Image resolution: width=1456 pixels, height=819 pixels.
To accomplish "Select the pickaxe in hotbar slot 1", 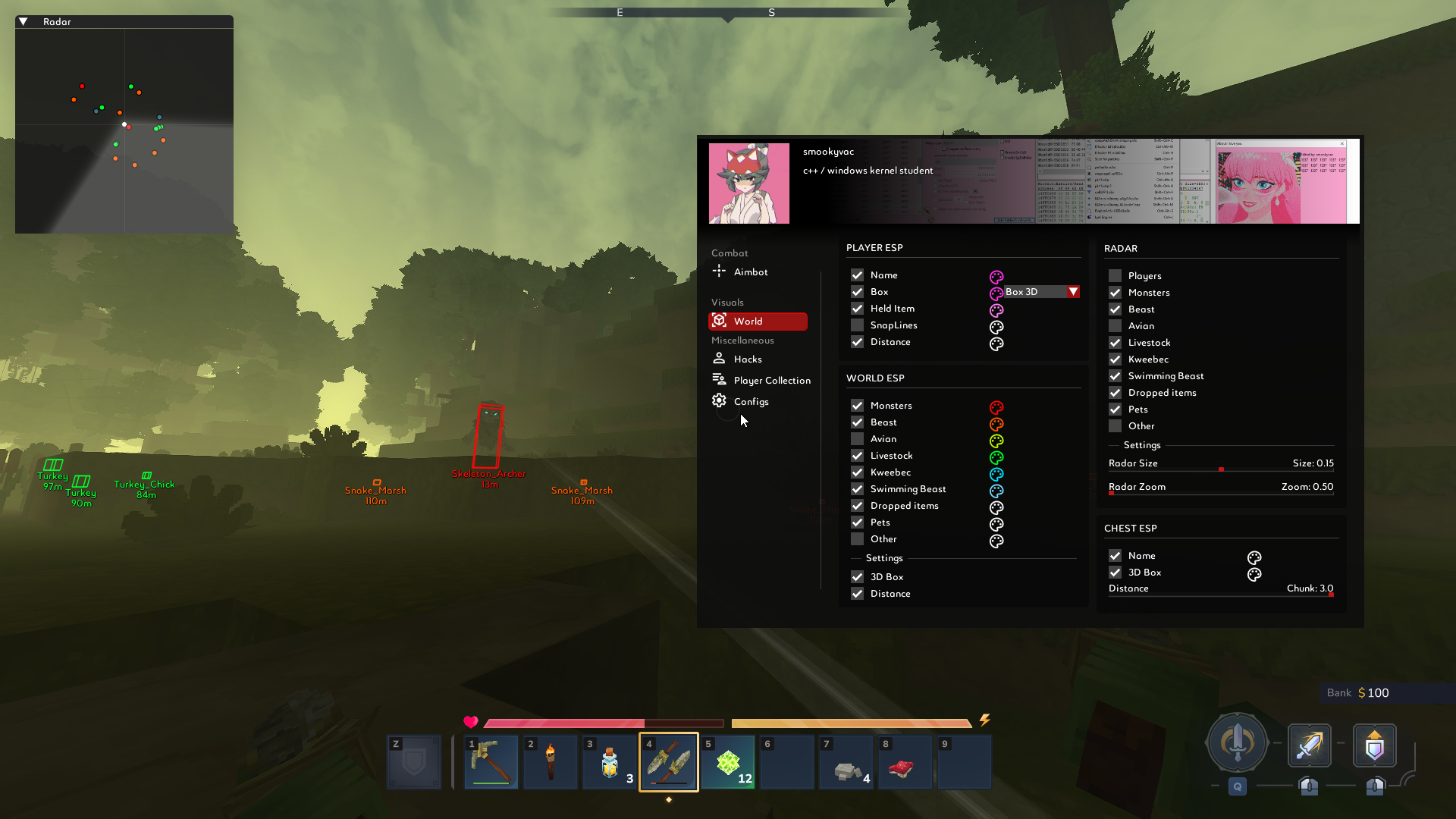I will click(x=491, y=762).
